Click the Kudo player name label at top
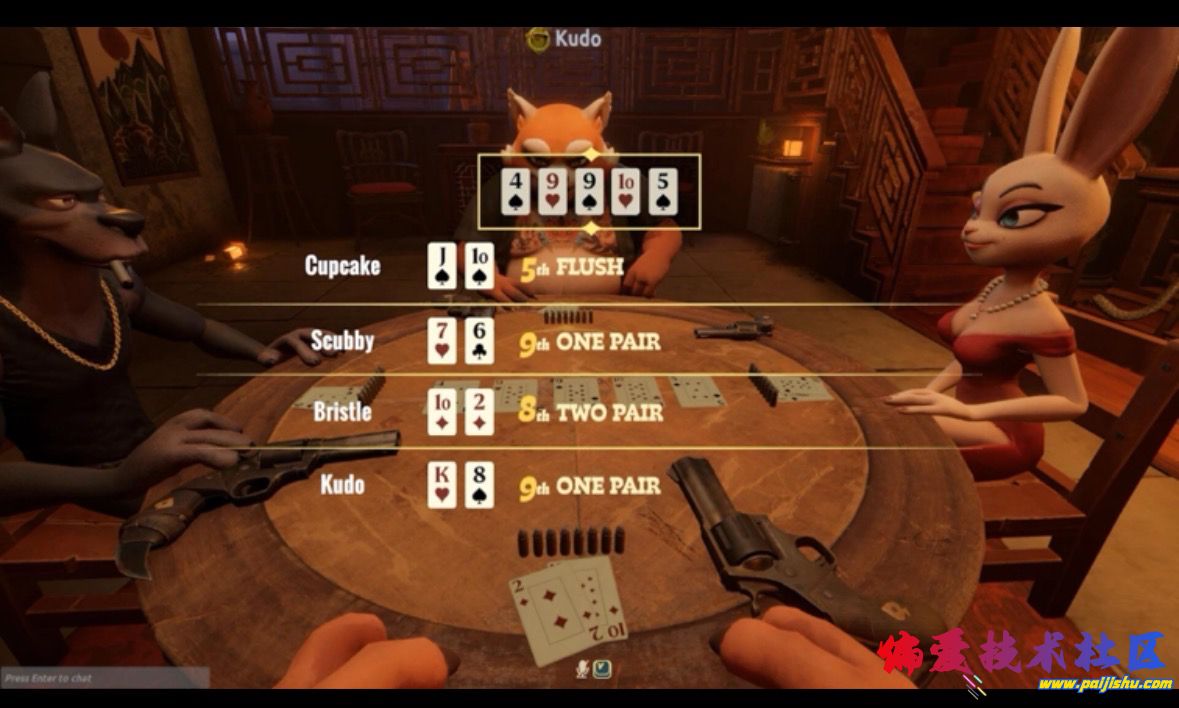Screen dimensions: 1179x708 (x=566, y=39)
